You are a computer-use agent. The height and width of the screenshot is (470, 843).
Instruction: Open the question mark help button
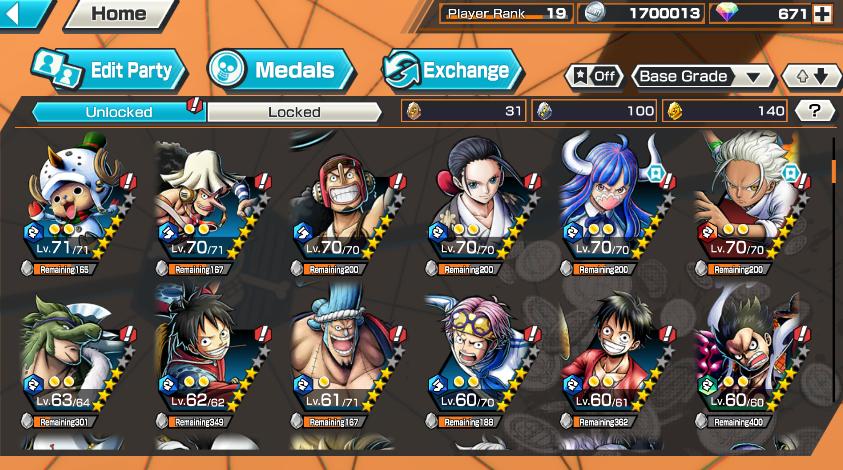(814, 111)
